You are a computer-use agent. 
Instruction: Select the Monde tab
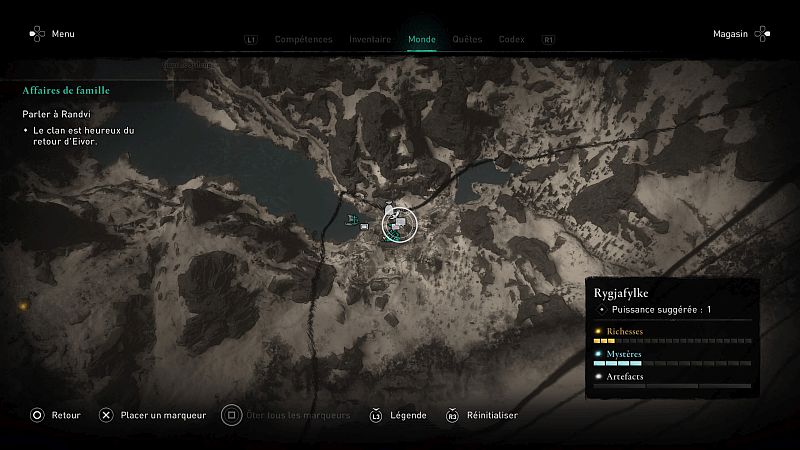(422, 40)
